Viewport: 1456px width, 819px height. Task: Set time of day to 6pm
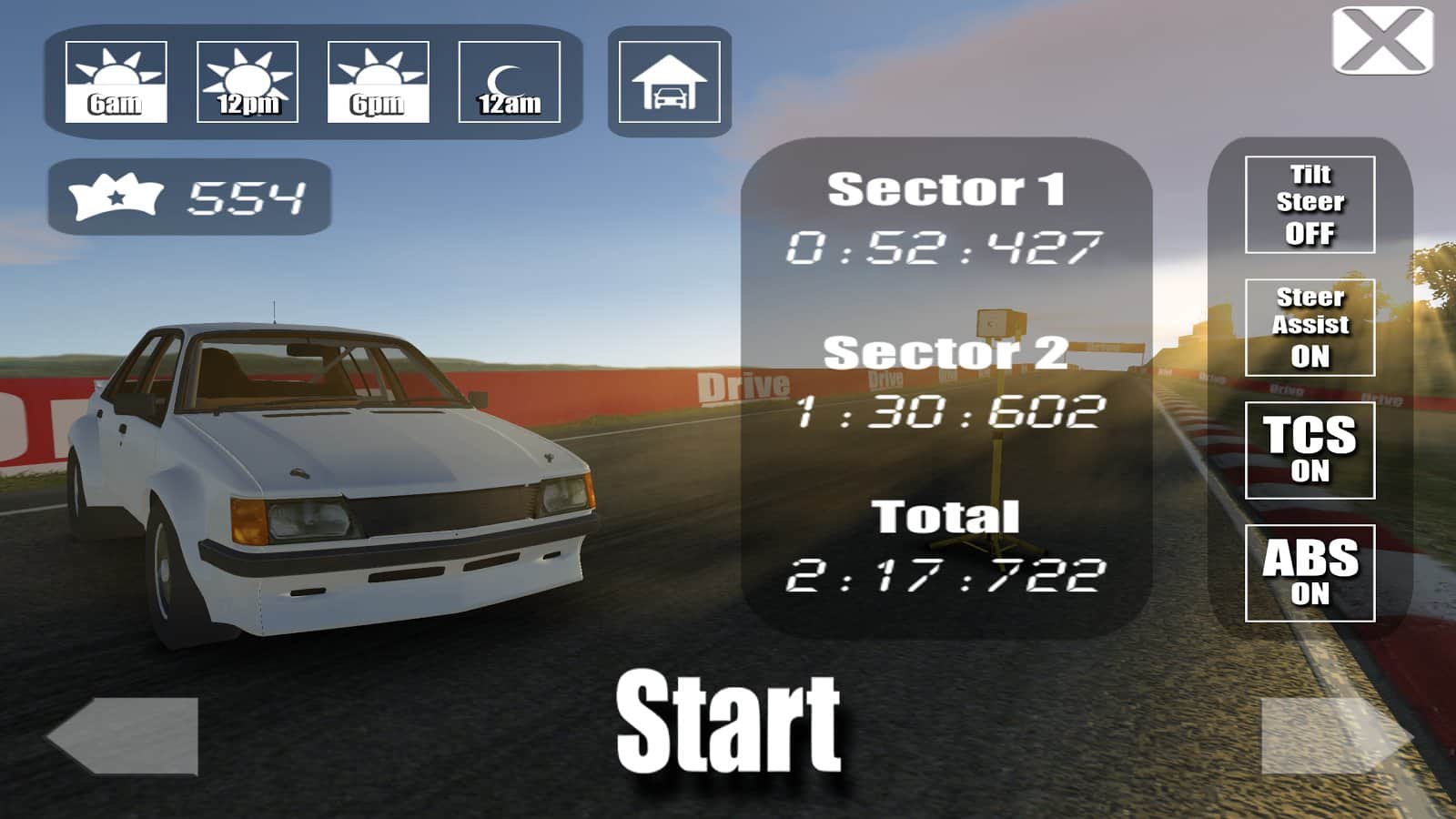(x=378, y=82)
